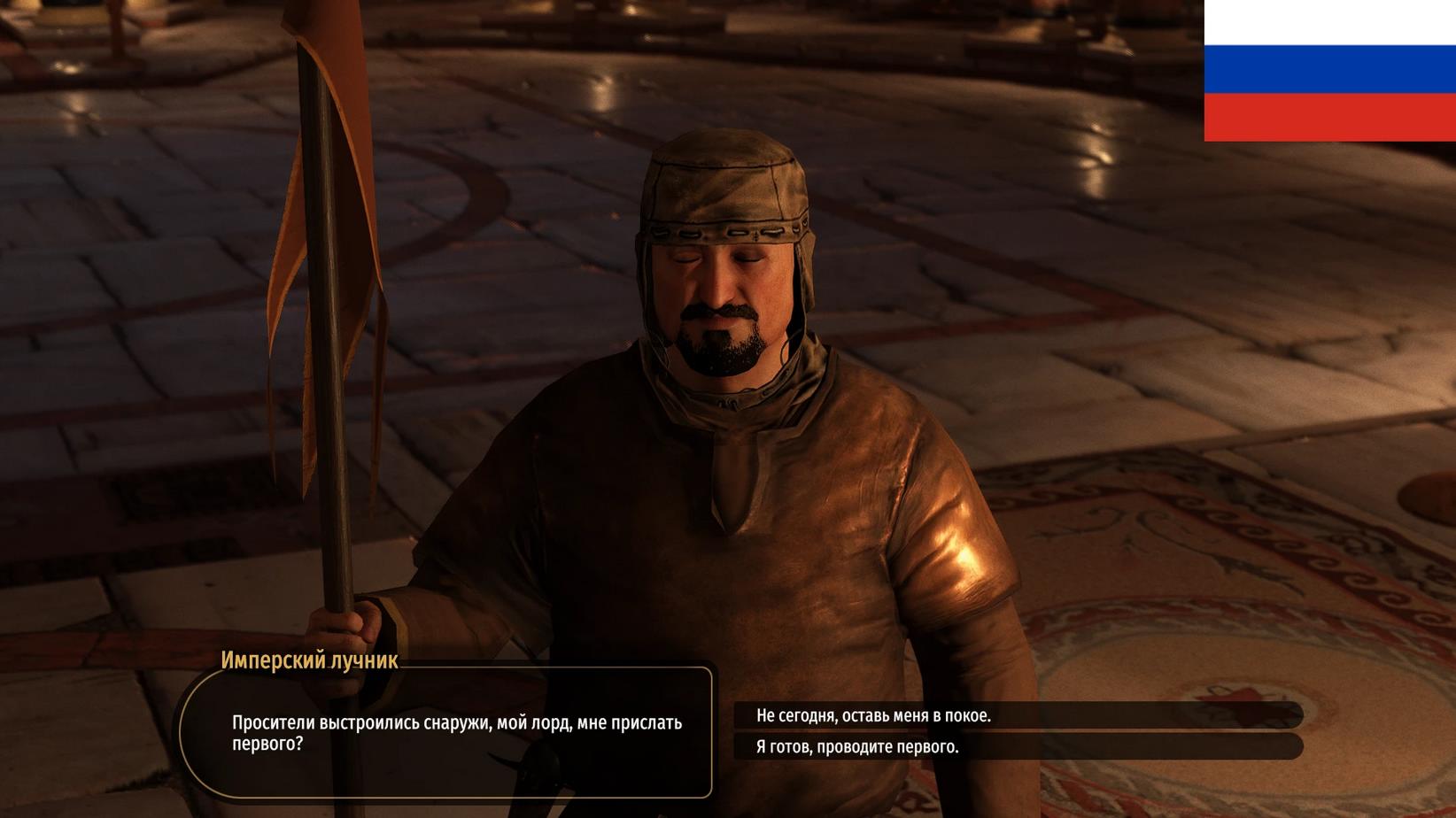Select the reply "Я готов, проводите первого."
This screenshot has width=1456, height=818.
point(857,746)
